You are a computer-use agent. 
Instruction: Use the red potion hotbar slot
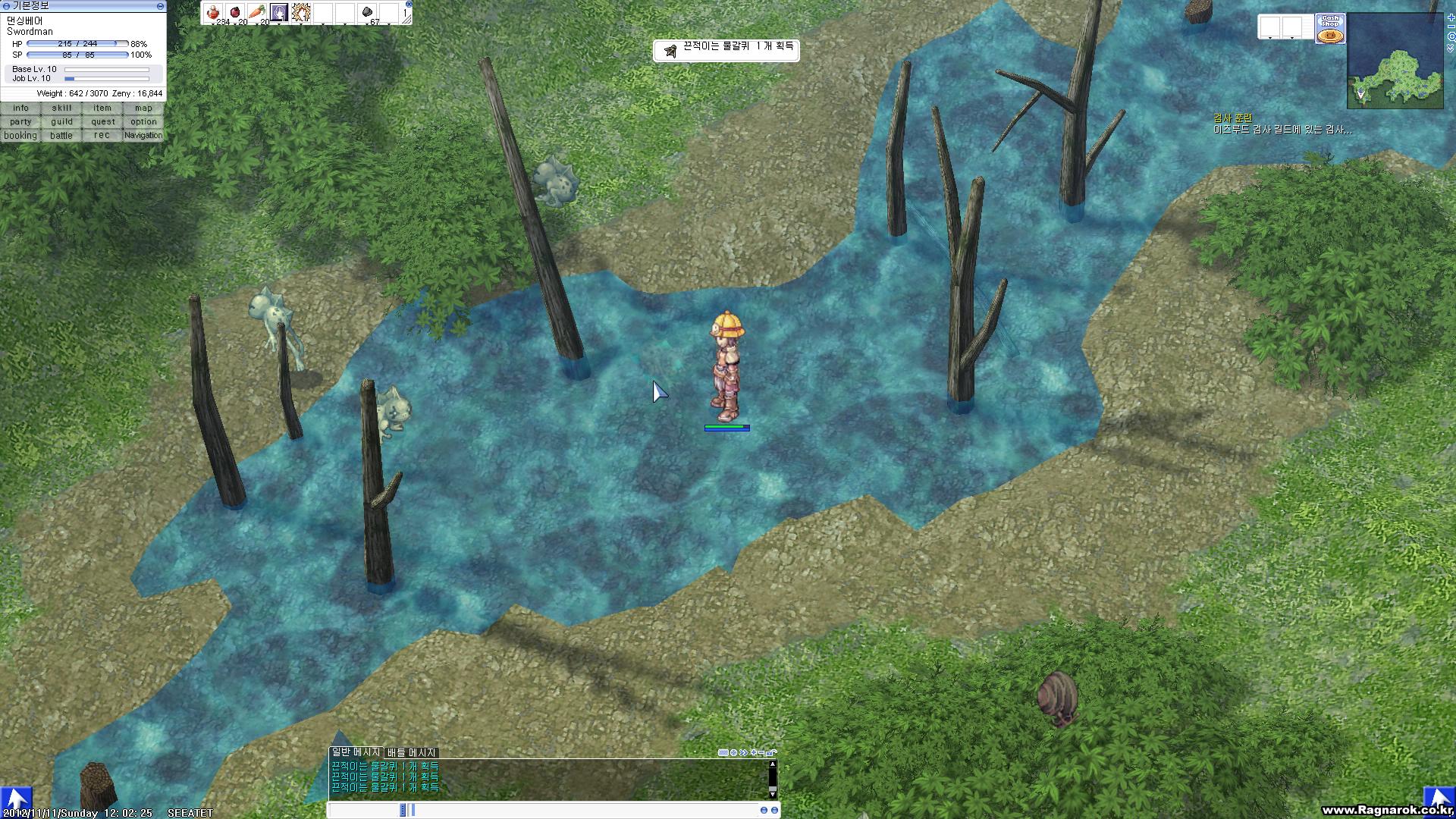(x=213, y=12)
